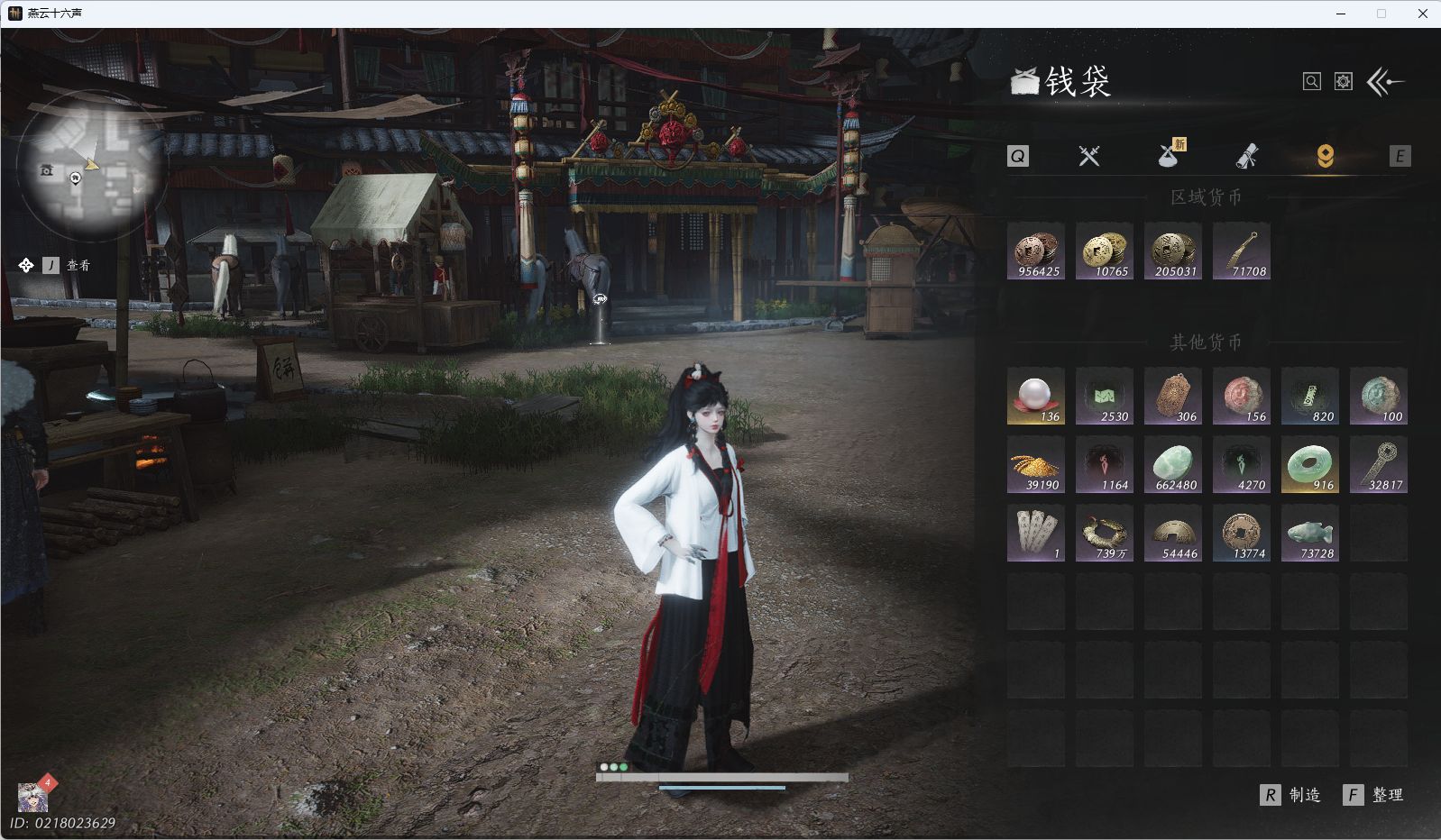Choose the jade ring currency of 916
Viewport: 1441px width, 840px height.
click(x=1310, y=465)
